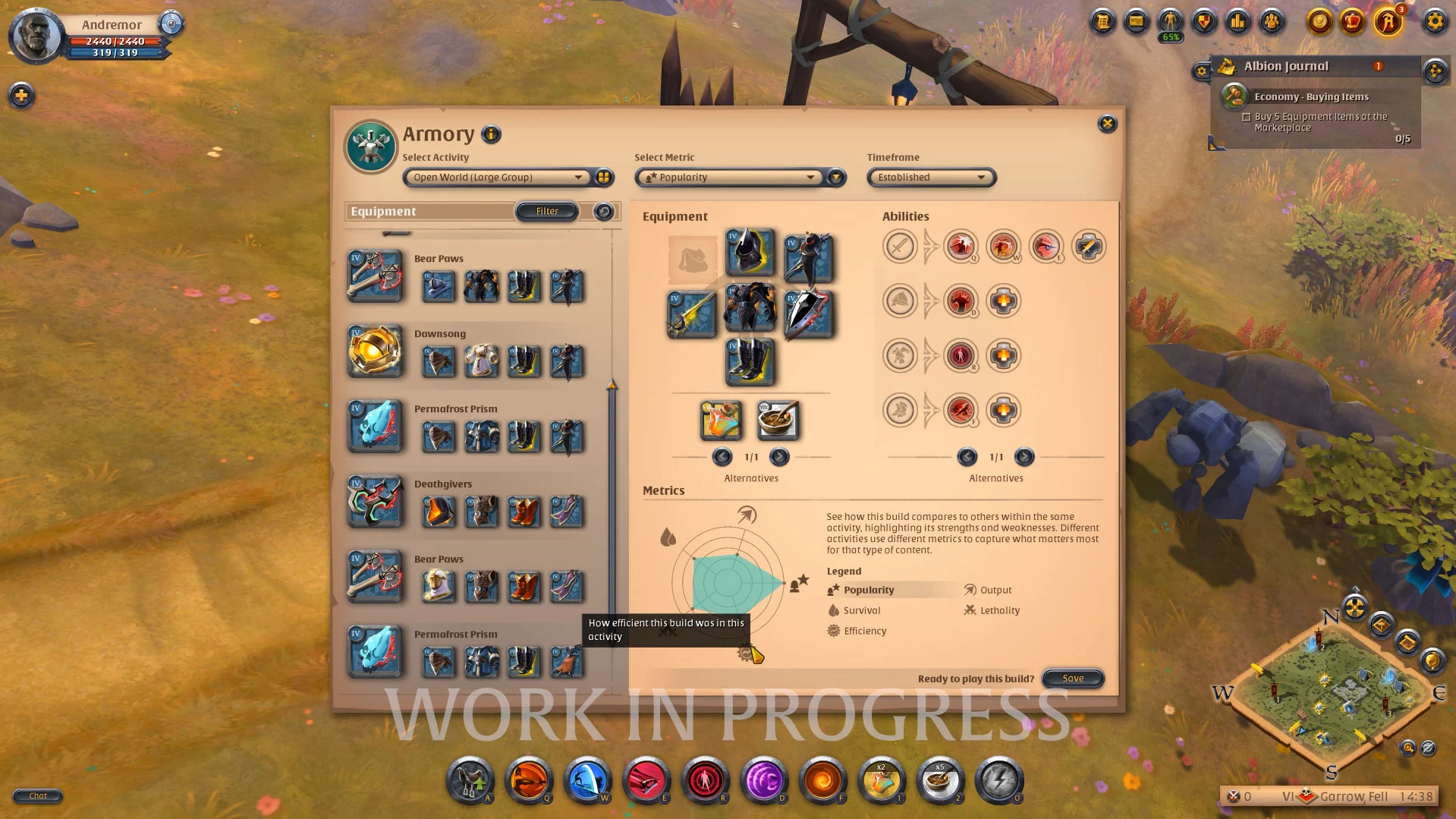Image resolution: width=1456 pixels, height=819 pixels.
Task: Activate the mount in hotbar slot A
Action: pos(470,781)
